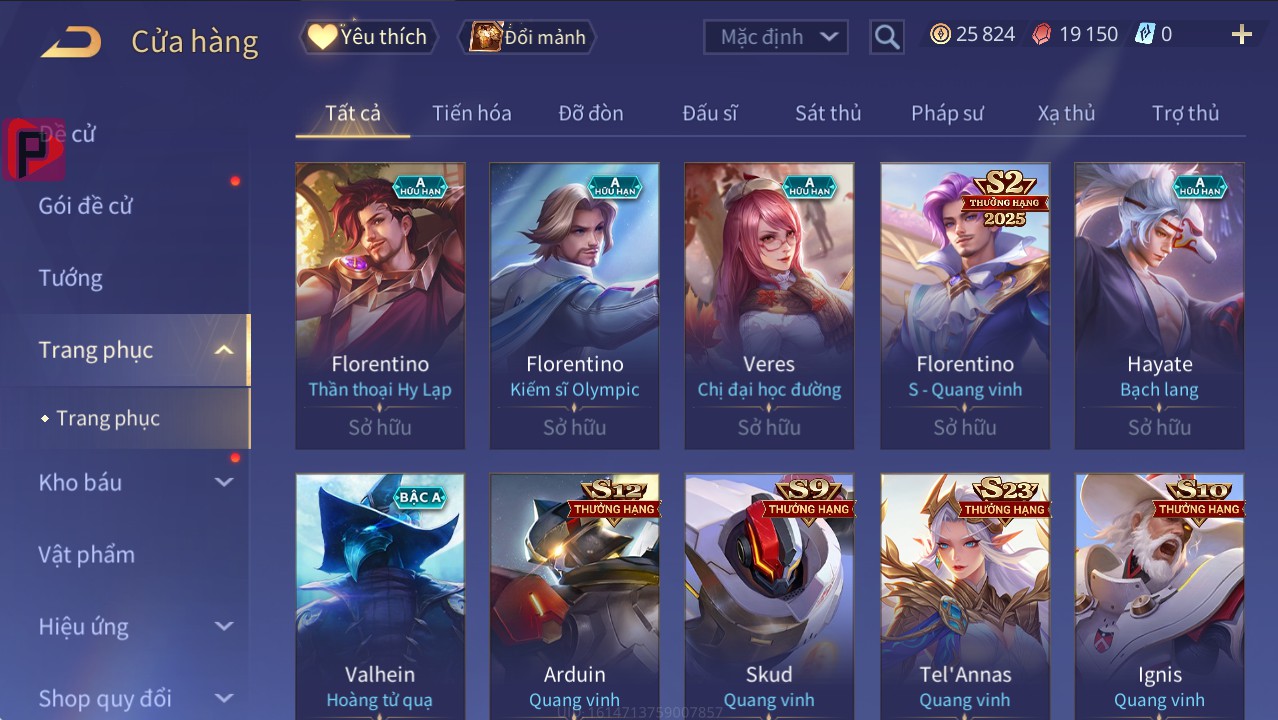View the Pháp sư category
The image size is (1278, 720).
(x=947, y=113)
